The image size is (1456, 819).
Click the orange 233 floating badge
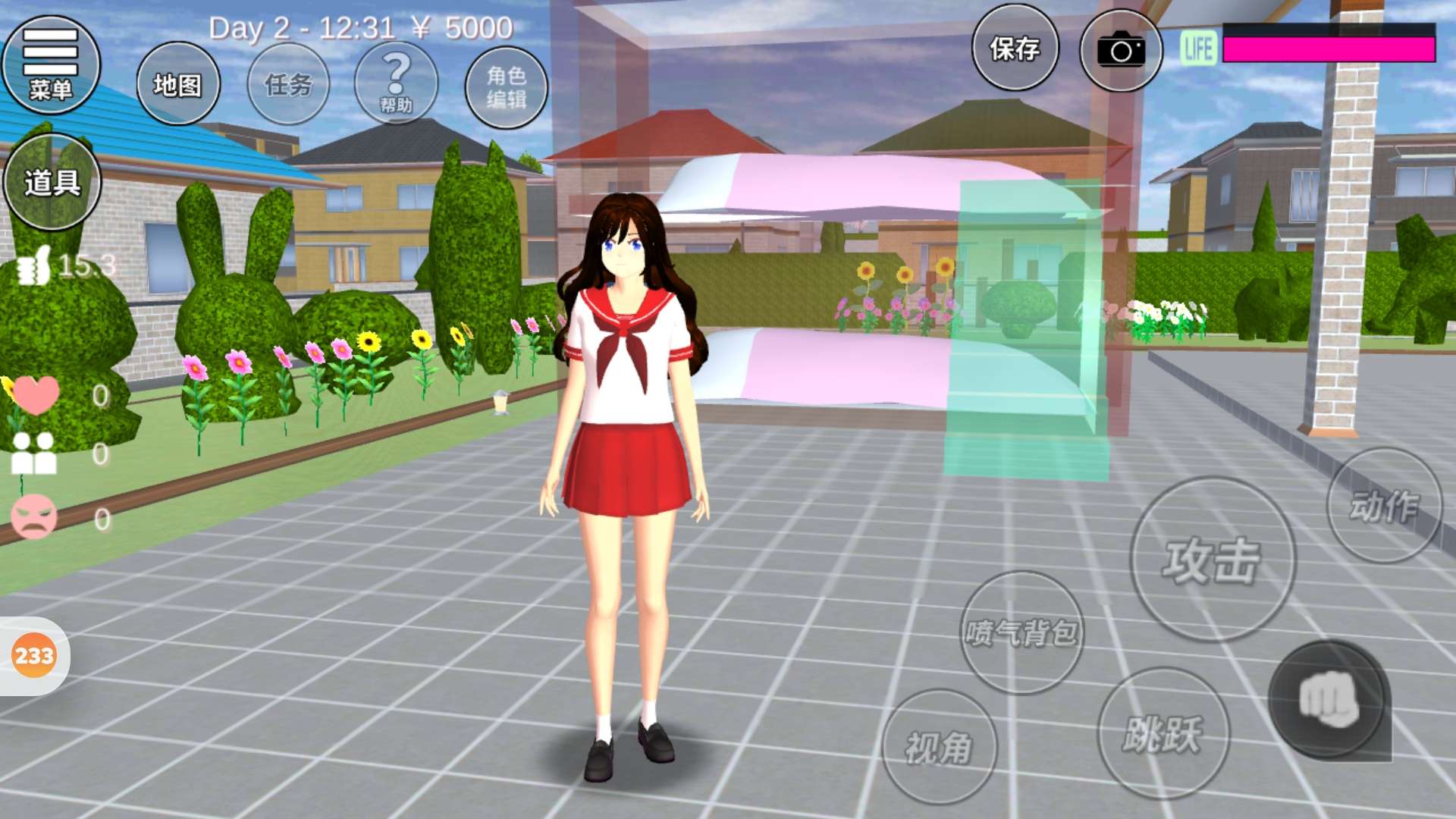coord(34,655)
